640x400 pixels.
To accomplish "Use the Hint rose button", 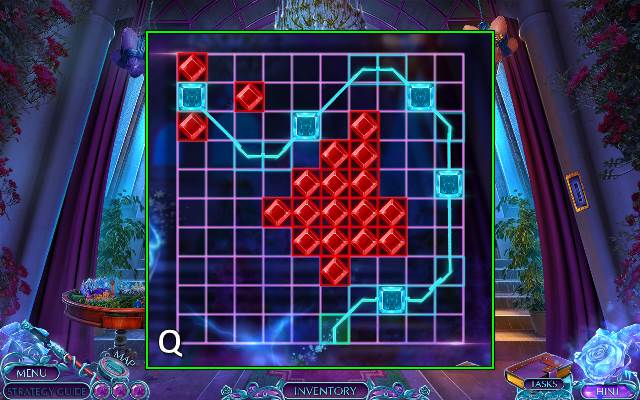I will click(603, 391).
